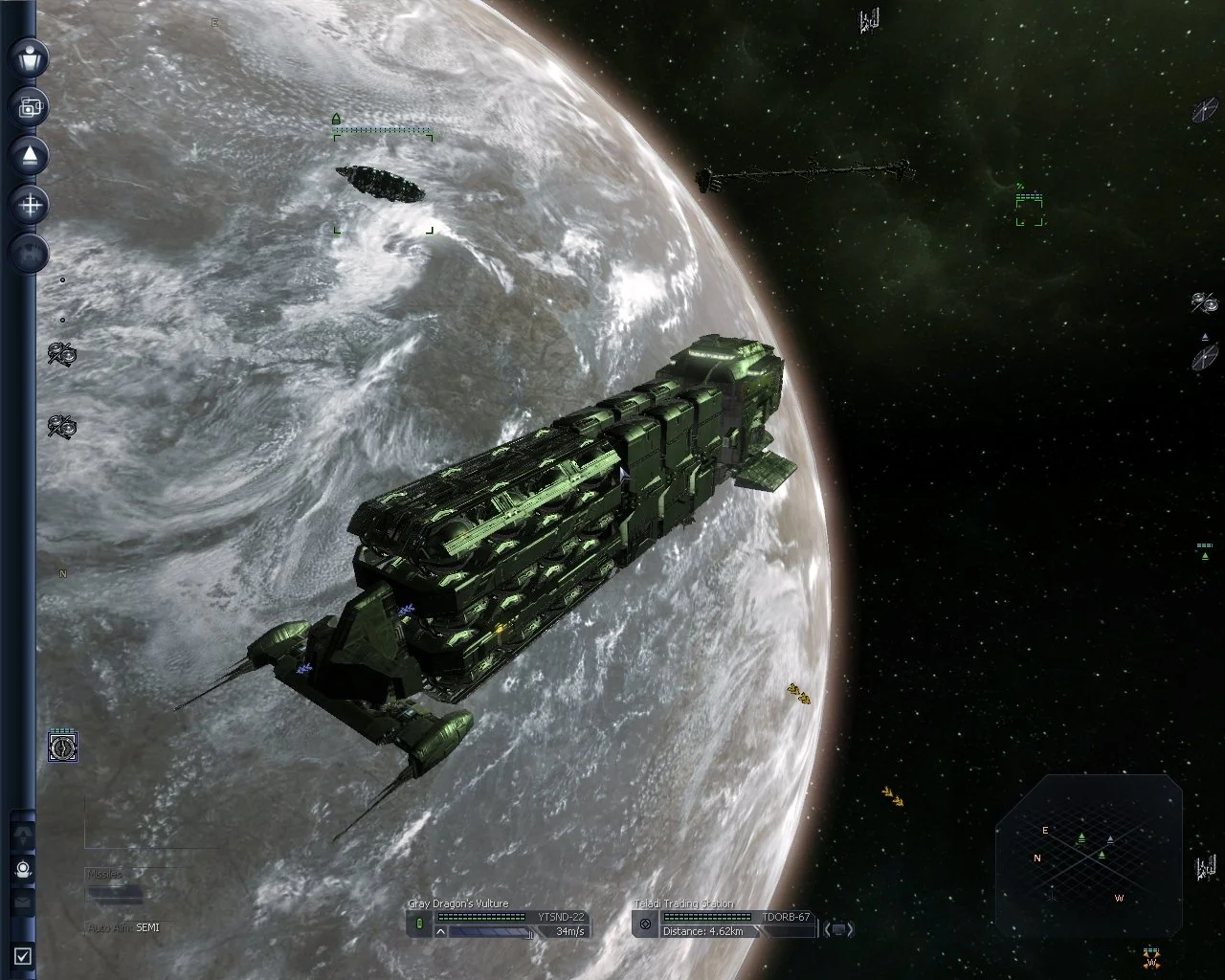Open the property overview icon on the sidebar
Image resolution: width=1225 pixels, height=980 pixels.
pos(29,106)
